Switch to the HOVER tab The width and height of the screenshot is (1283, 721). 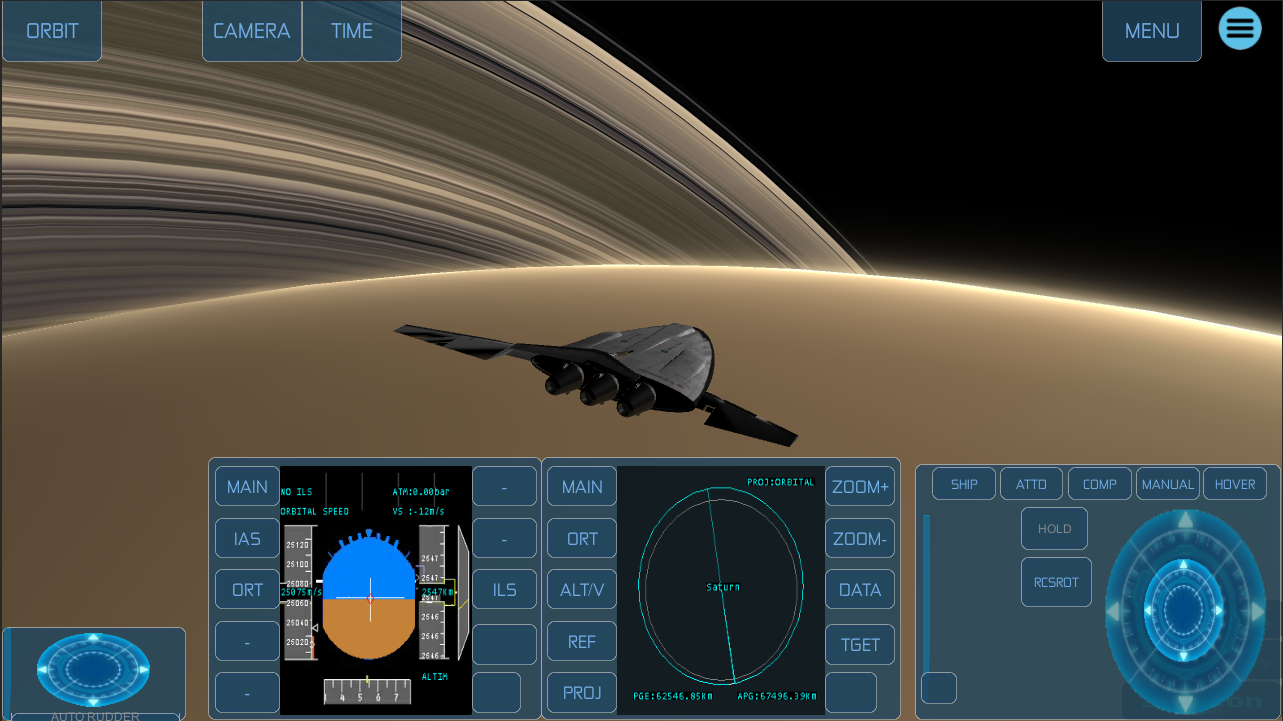click(x=1234, y=483)
